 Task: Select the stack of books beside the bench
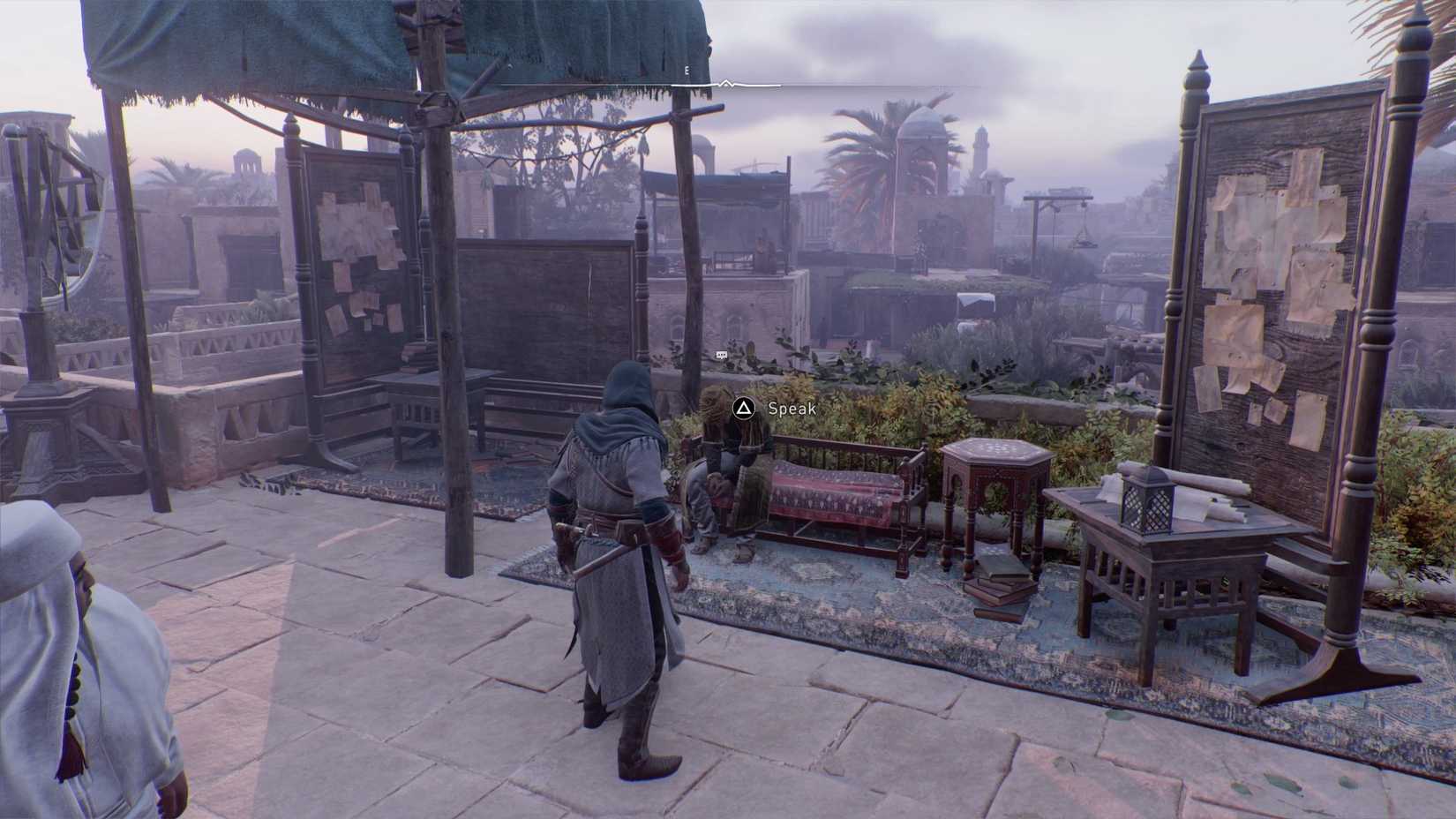click(998, 582)
